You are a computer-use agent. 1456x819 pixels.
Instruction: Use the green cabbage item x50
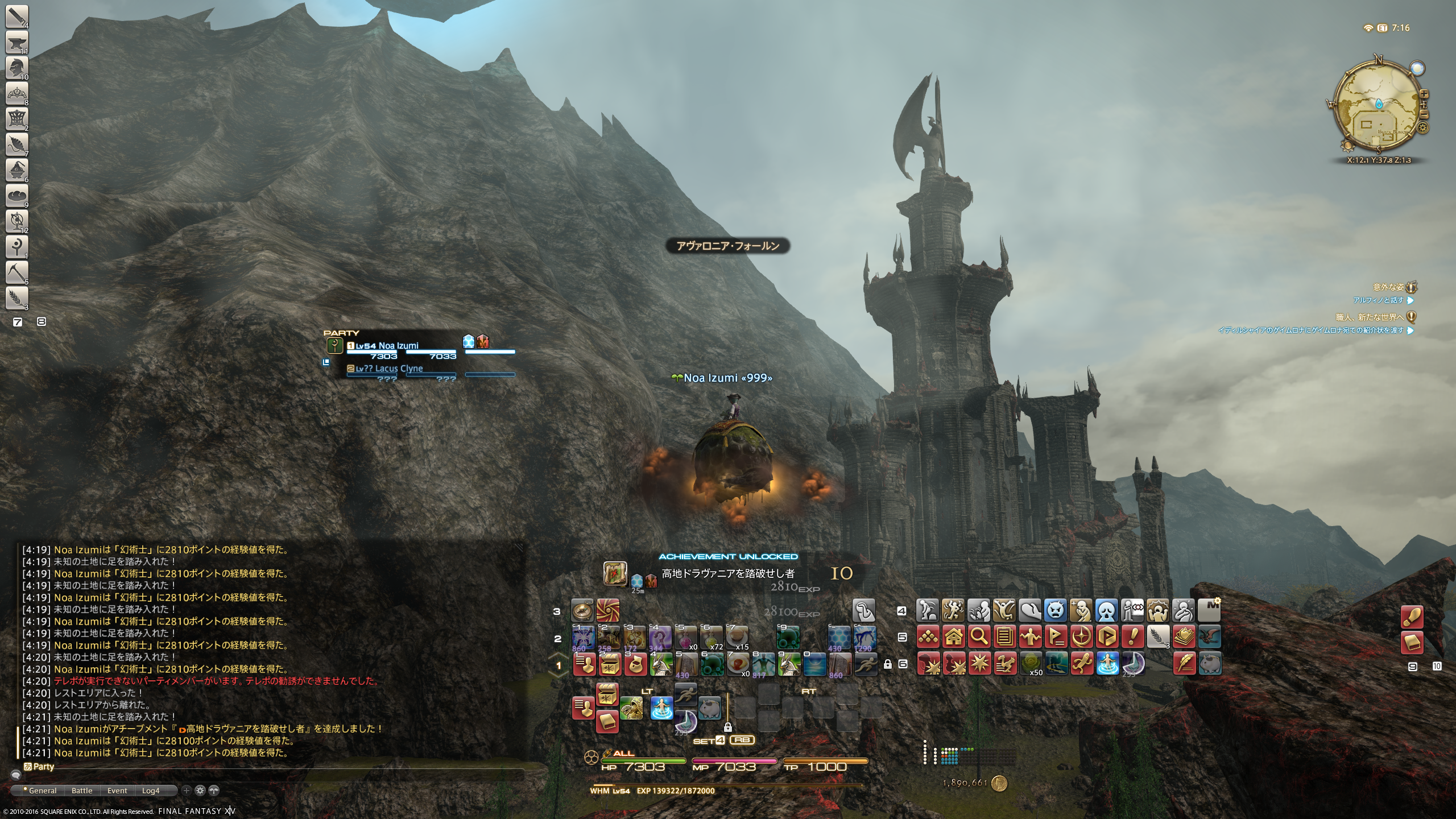click(1031, 663)
